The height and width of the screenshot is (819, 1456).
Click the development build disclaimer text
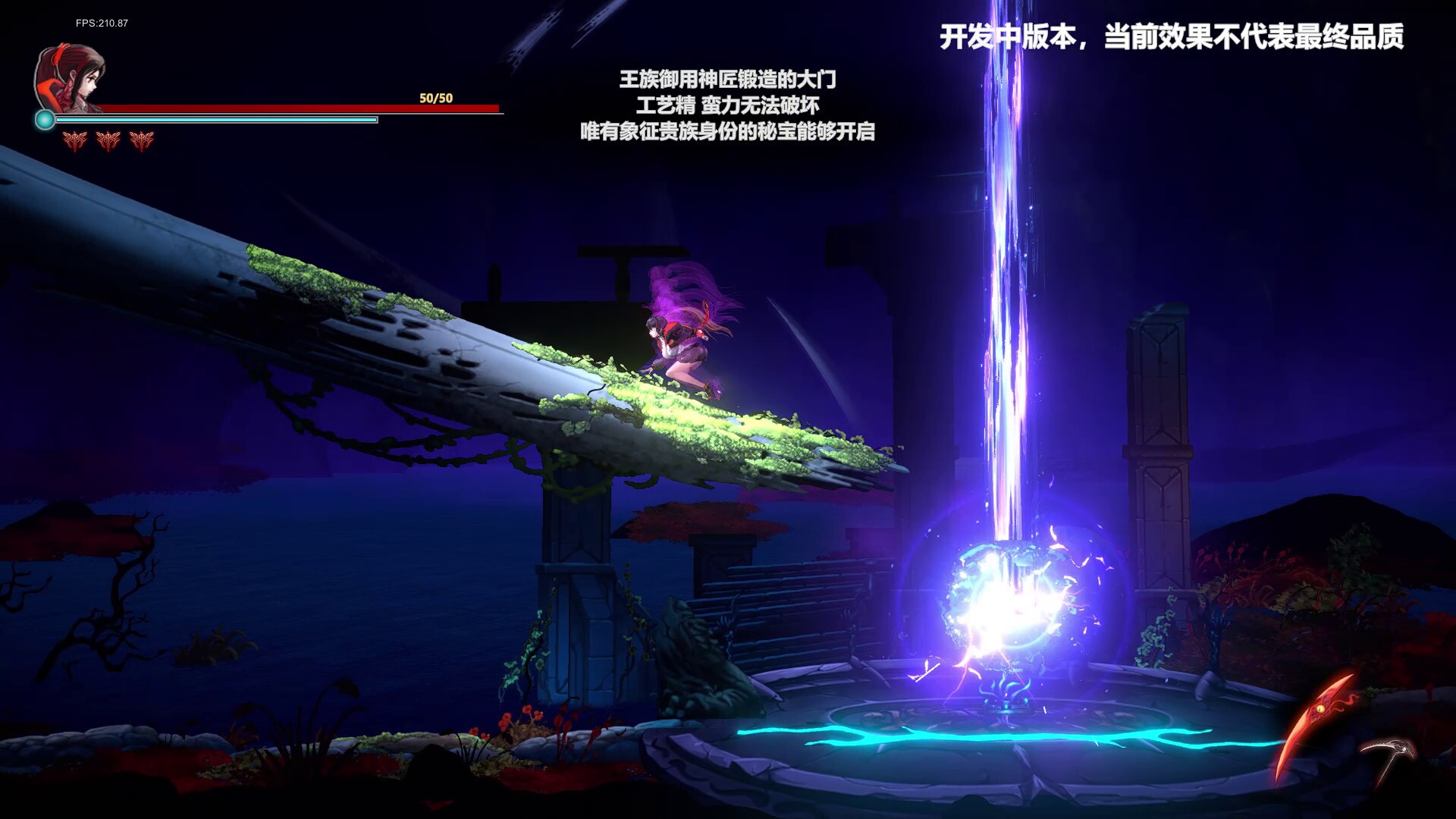pyautogui.click(x=1174, y=34)
